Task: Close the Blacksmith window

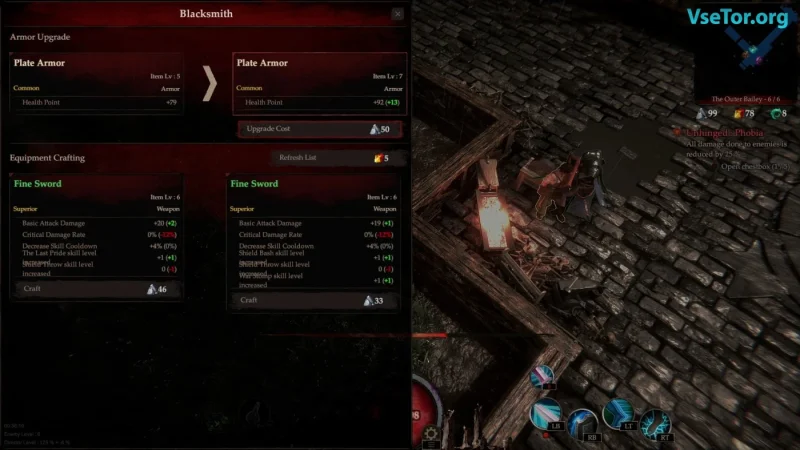Action: (x=398, y=14)
